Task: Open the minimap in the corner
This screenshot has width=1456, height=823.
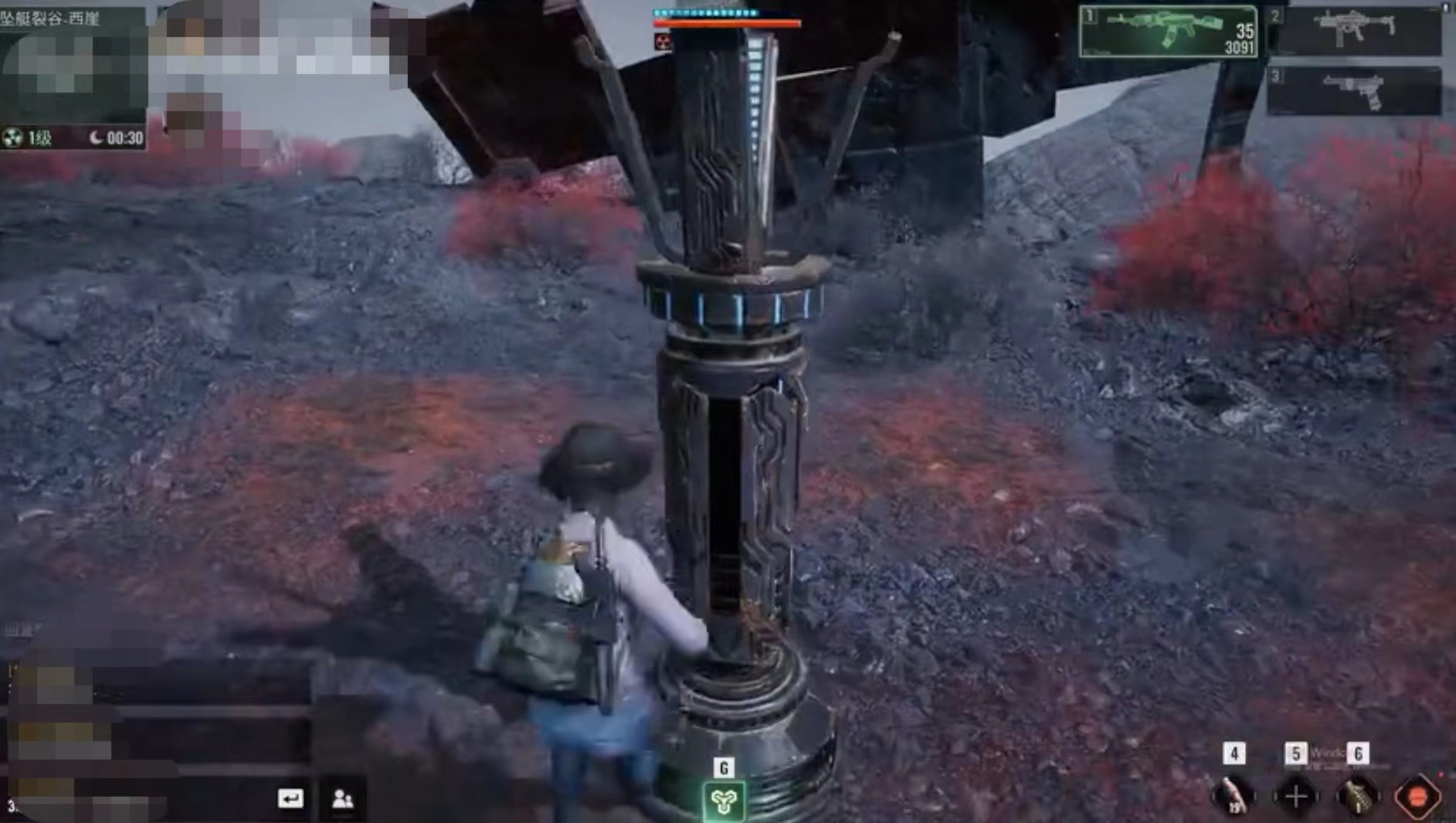Action: pyautogui.click(x=73, y=75)
